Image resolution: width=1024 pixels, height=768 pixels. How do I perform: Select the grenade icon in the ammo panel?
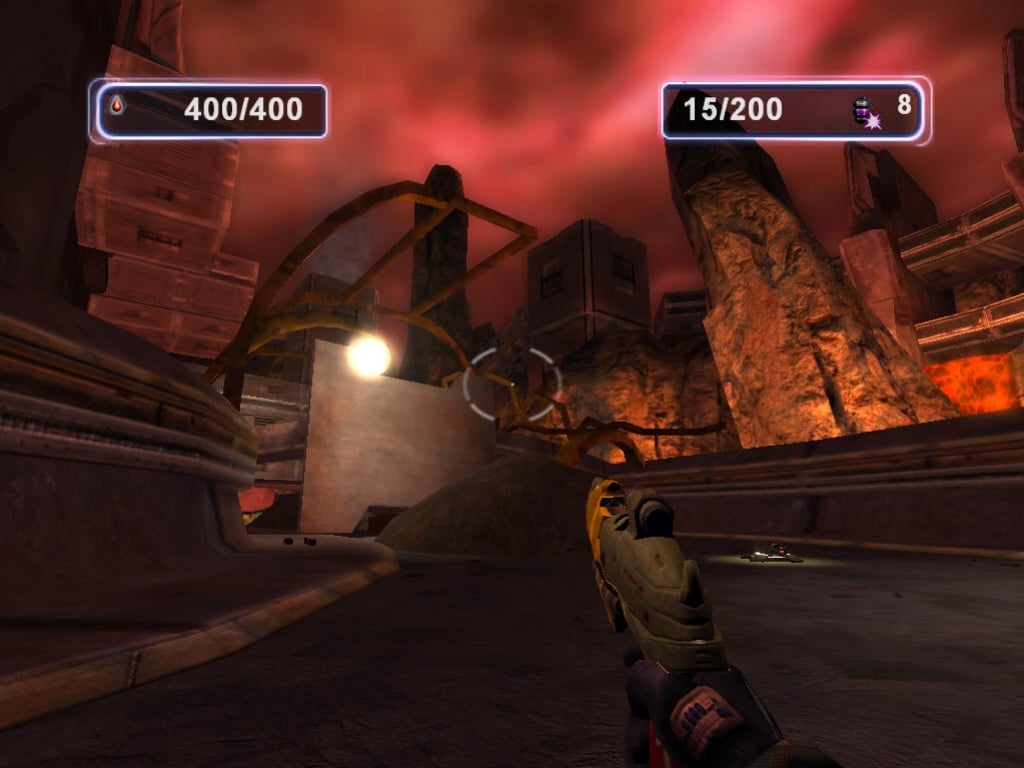[x=865, y=112]
